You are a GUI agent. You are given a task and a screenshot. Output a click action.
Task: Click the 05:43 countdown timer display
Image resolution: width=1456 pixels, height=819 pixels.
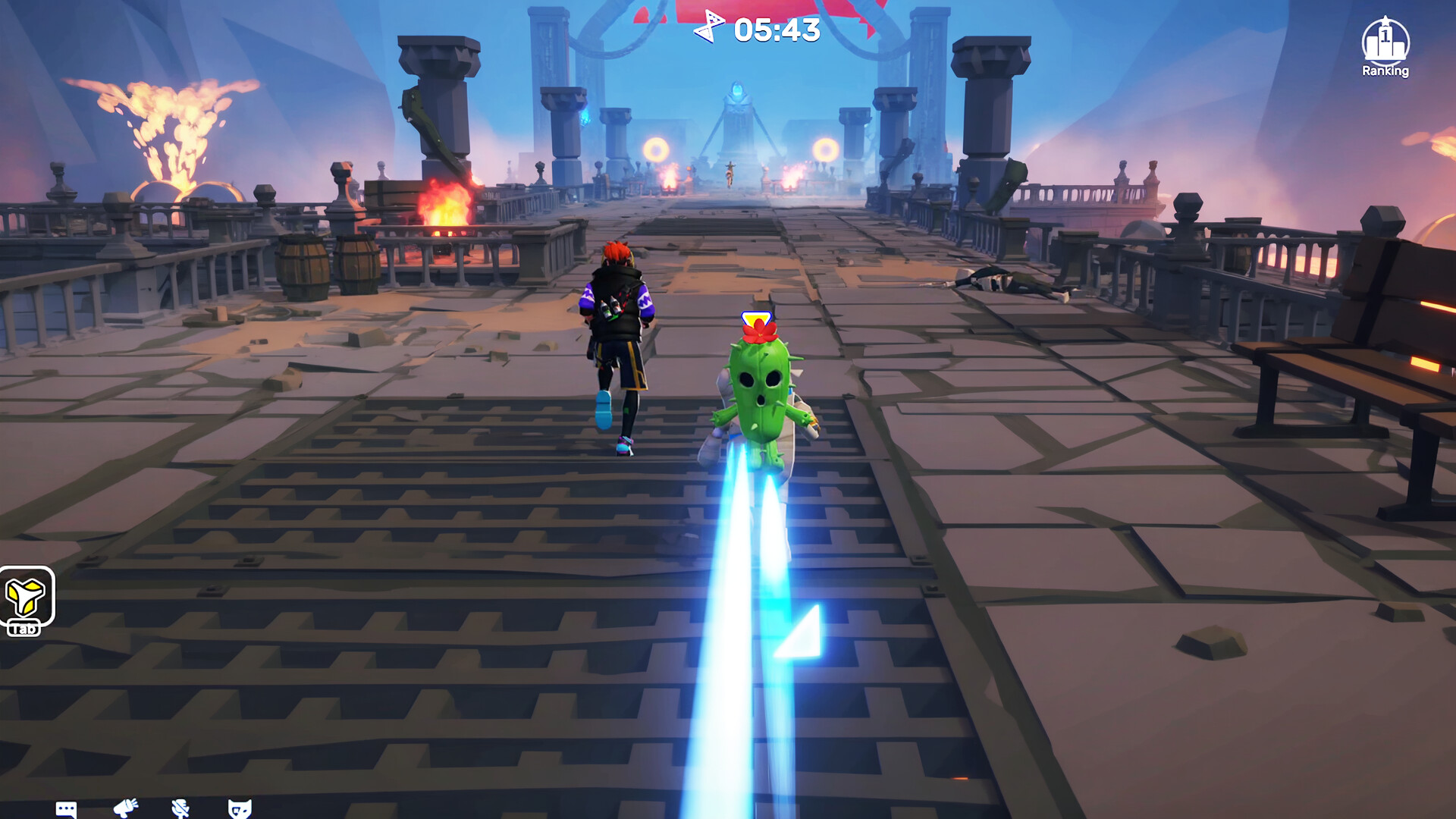point(775,31)
